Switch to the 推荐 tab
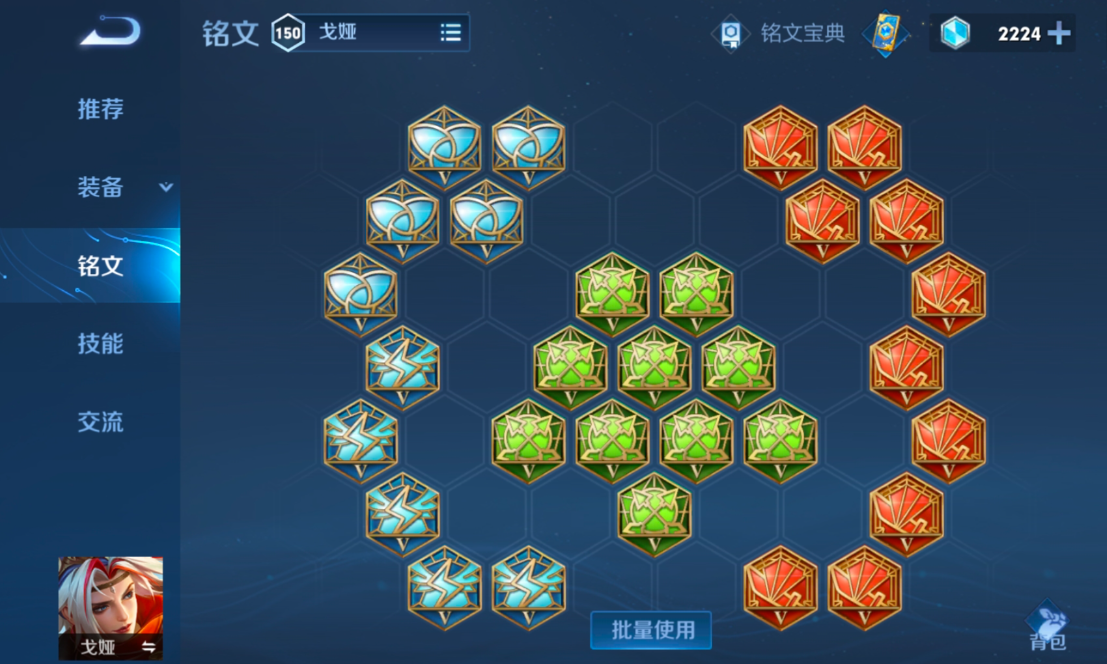Viewport: 1107px width, 664px height. click(100, 109)
